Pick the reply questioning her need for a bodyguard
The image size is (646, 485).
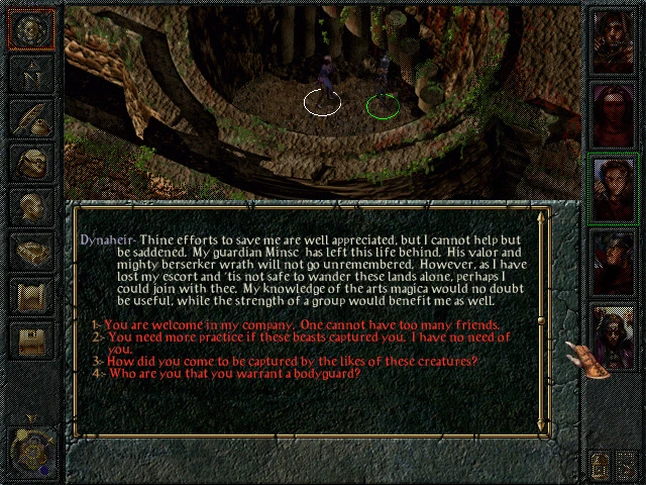click(232, 373)
